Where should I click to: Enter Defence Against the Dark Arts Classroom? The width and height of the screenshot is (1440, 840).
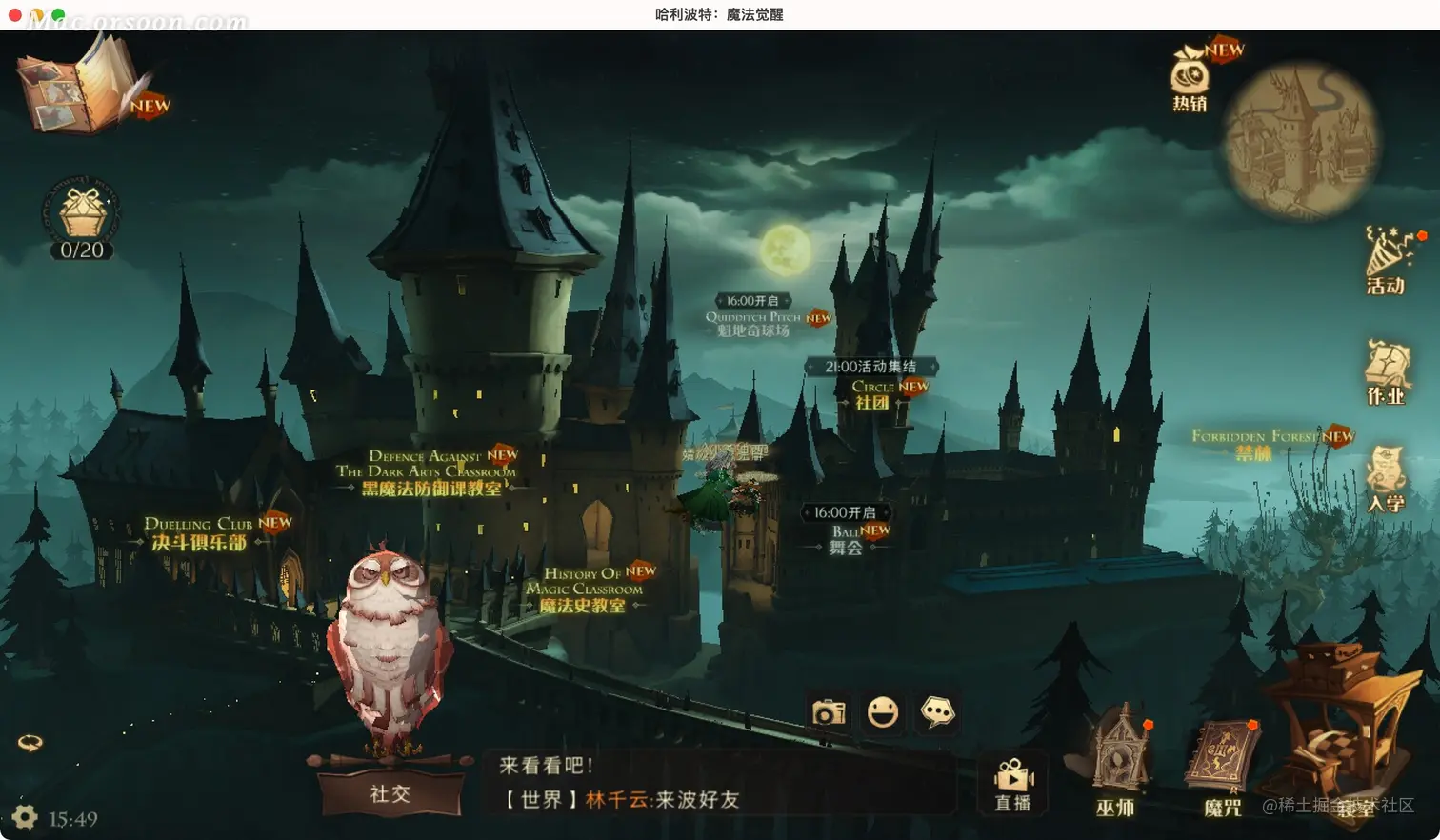[x=430, y=473]
